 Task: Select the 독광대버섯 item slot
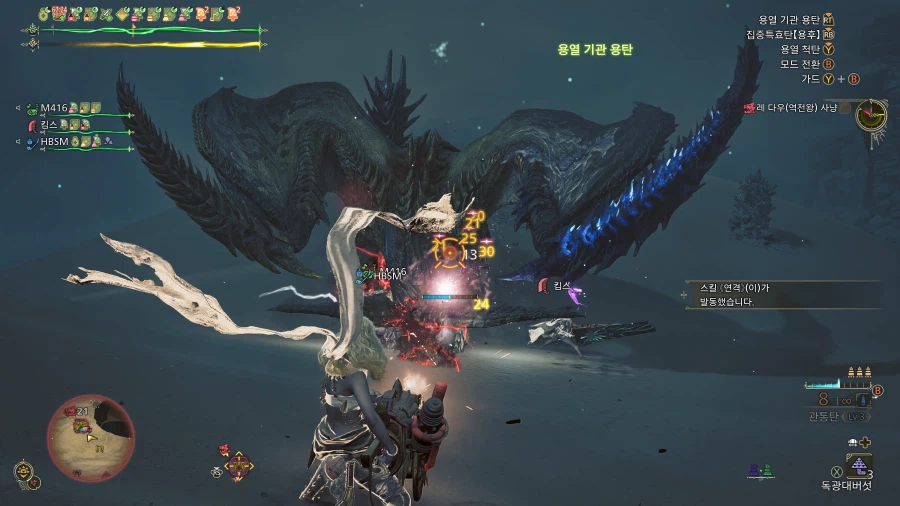pos(858,465)
